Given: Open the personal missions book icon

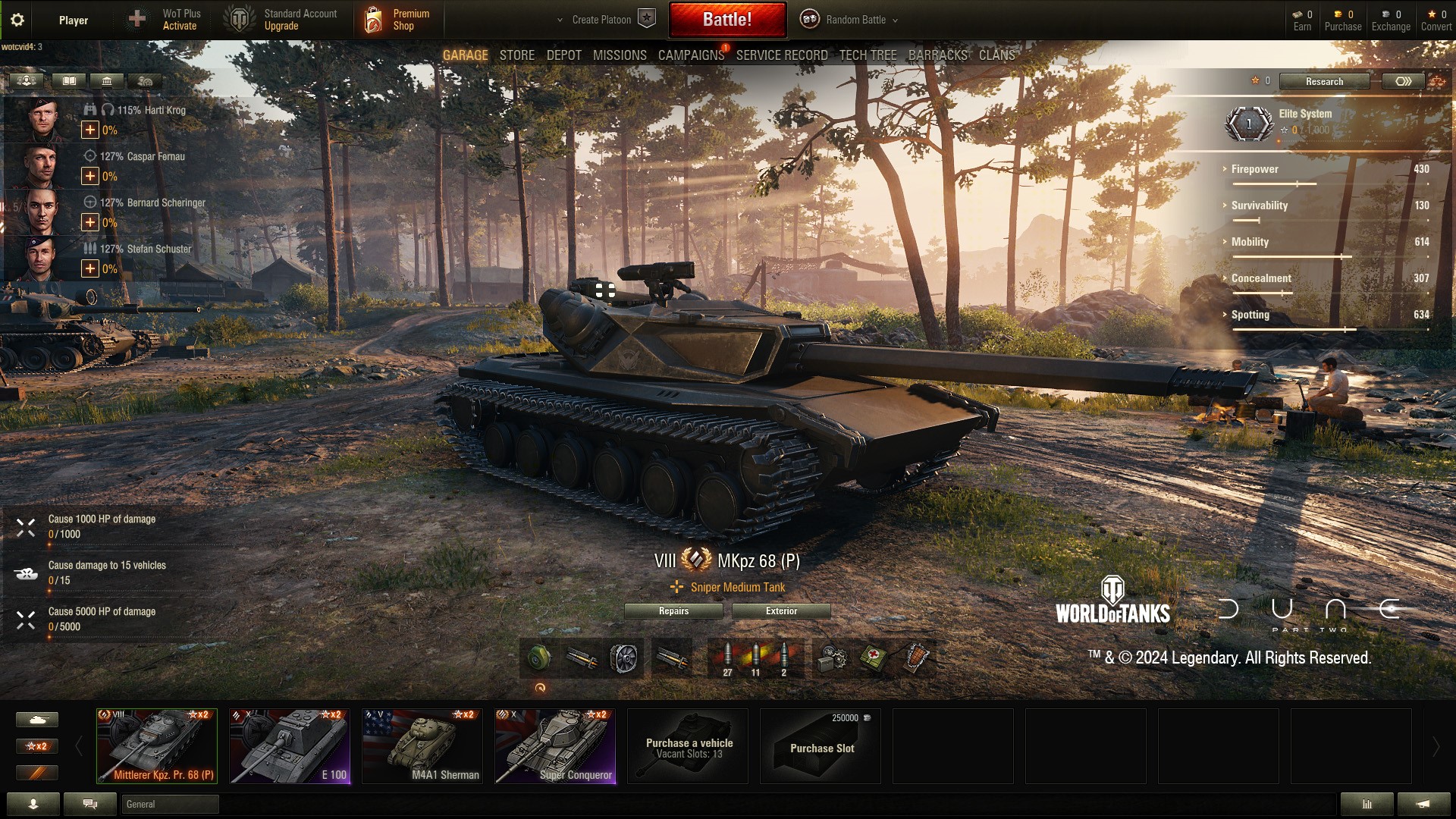Looking at the screenshot, I should pyautogui.click(x=69, y=81).
